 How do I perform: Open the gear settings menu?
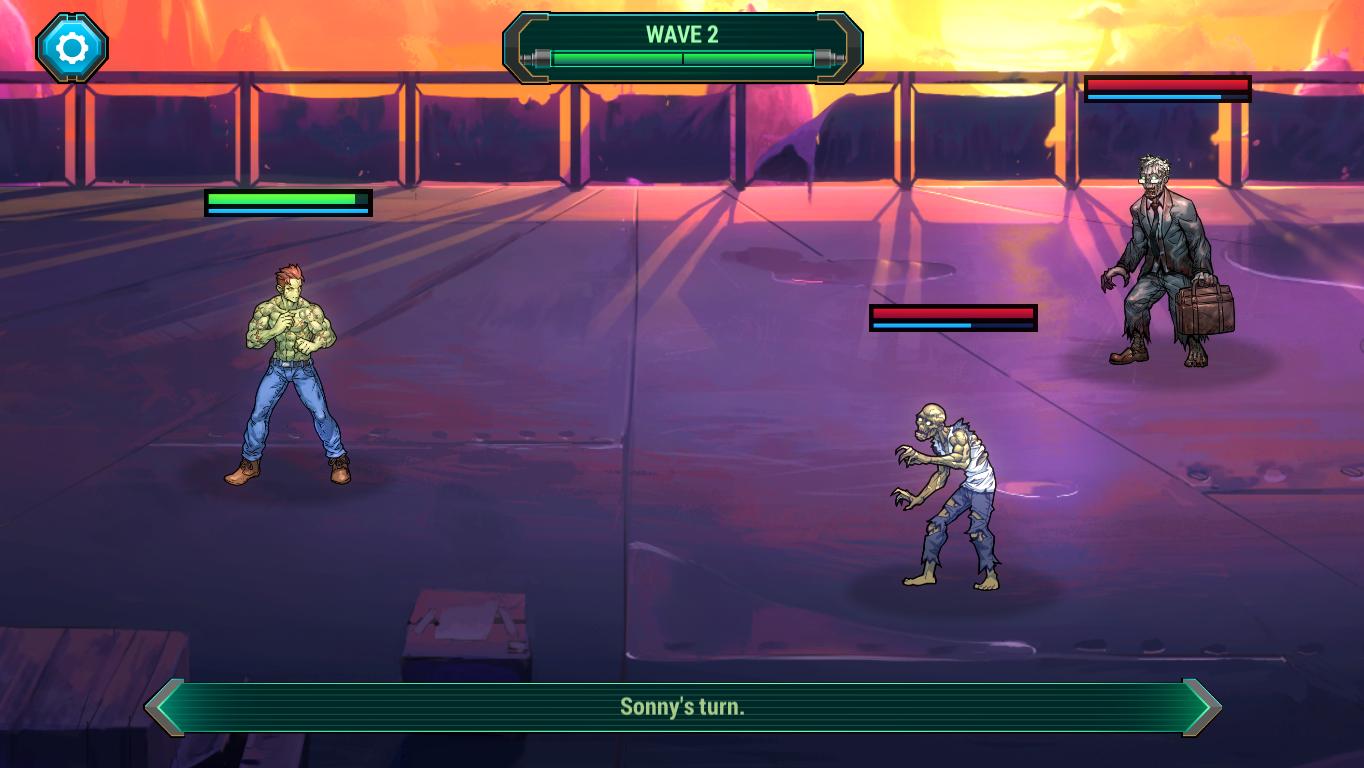pos(72,47)
